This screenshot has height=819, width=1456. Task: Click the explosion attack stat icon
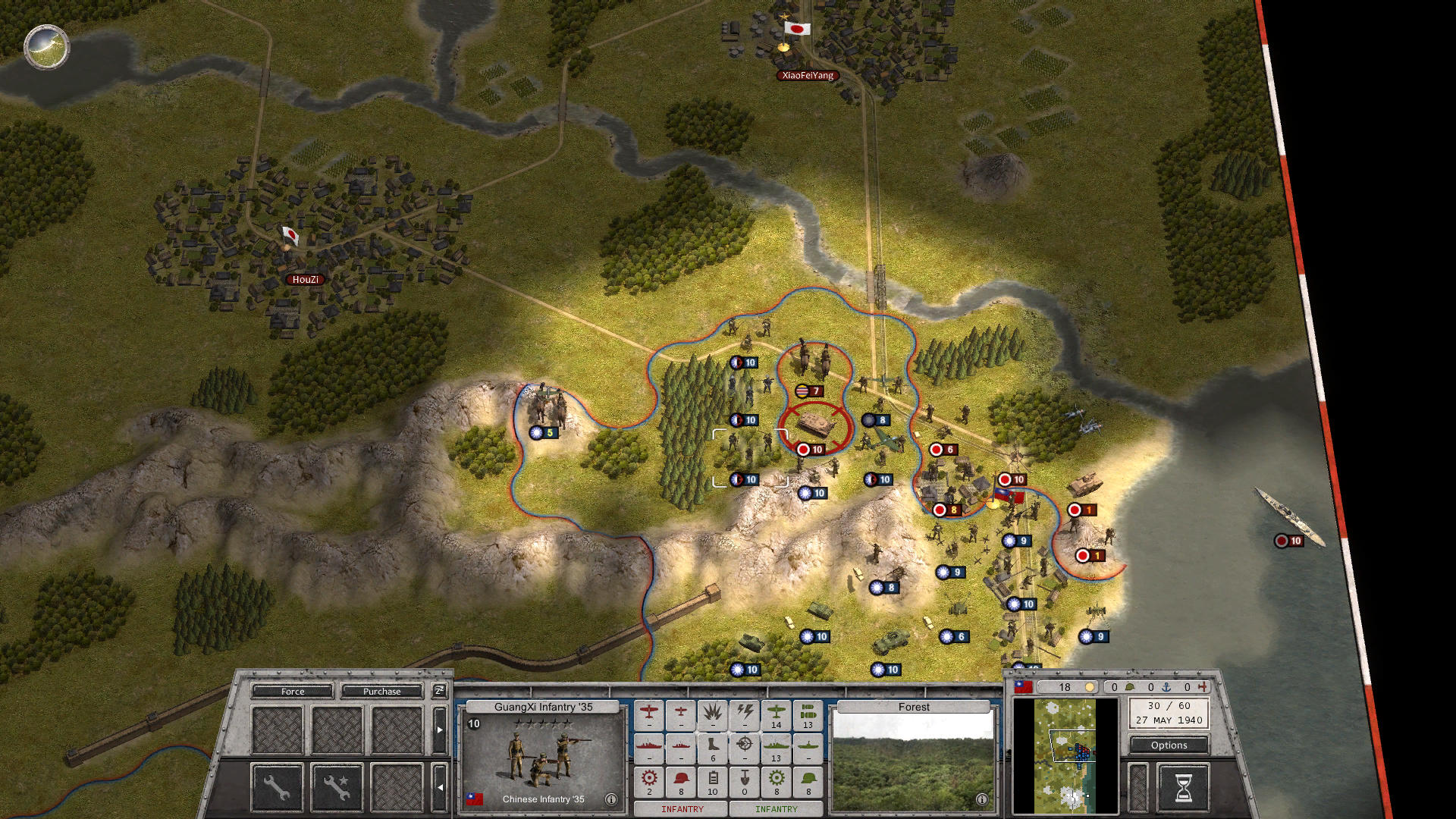[713, 714]
